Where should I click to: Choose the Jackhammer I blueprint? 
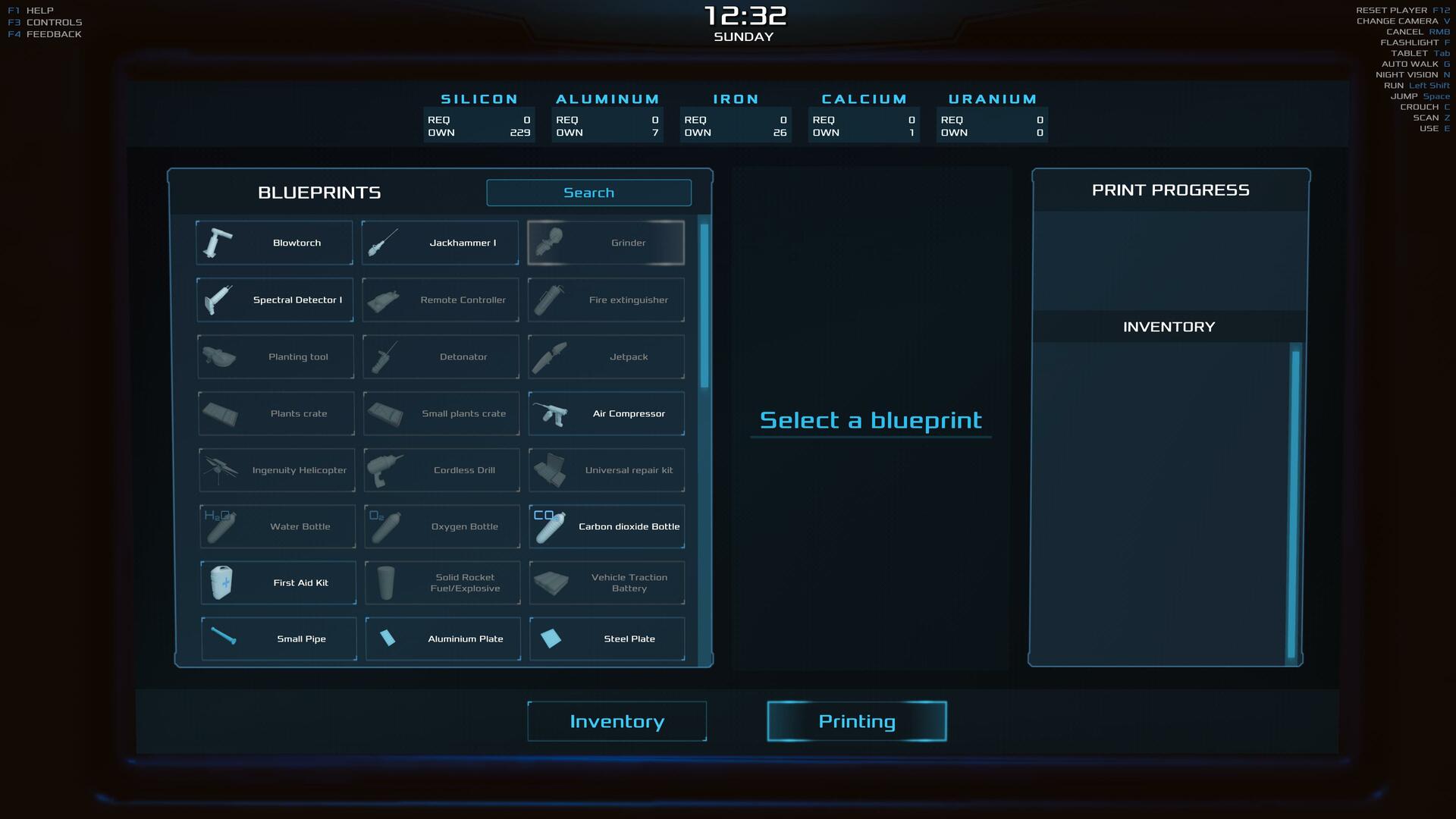click(x=440, y=243)
